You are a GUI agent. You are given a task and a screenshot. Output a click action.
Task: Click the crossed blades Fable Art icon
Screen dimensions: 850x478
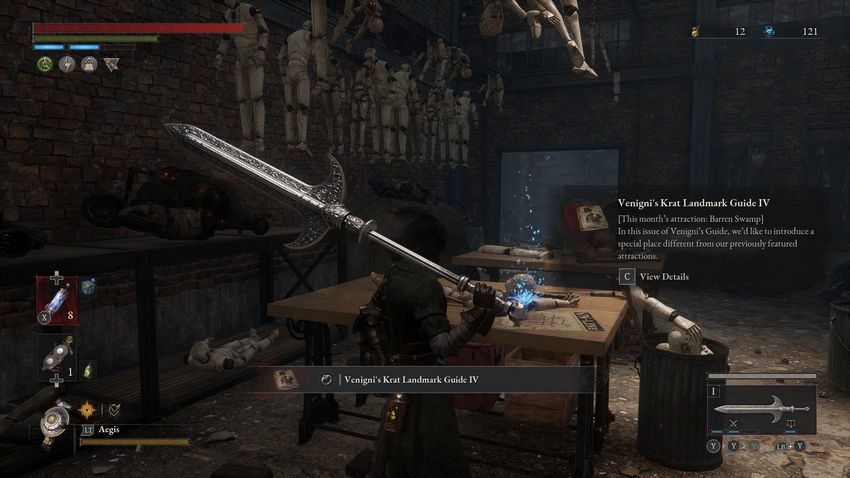[x=734, y=425]
